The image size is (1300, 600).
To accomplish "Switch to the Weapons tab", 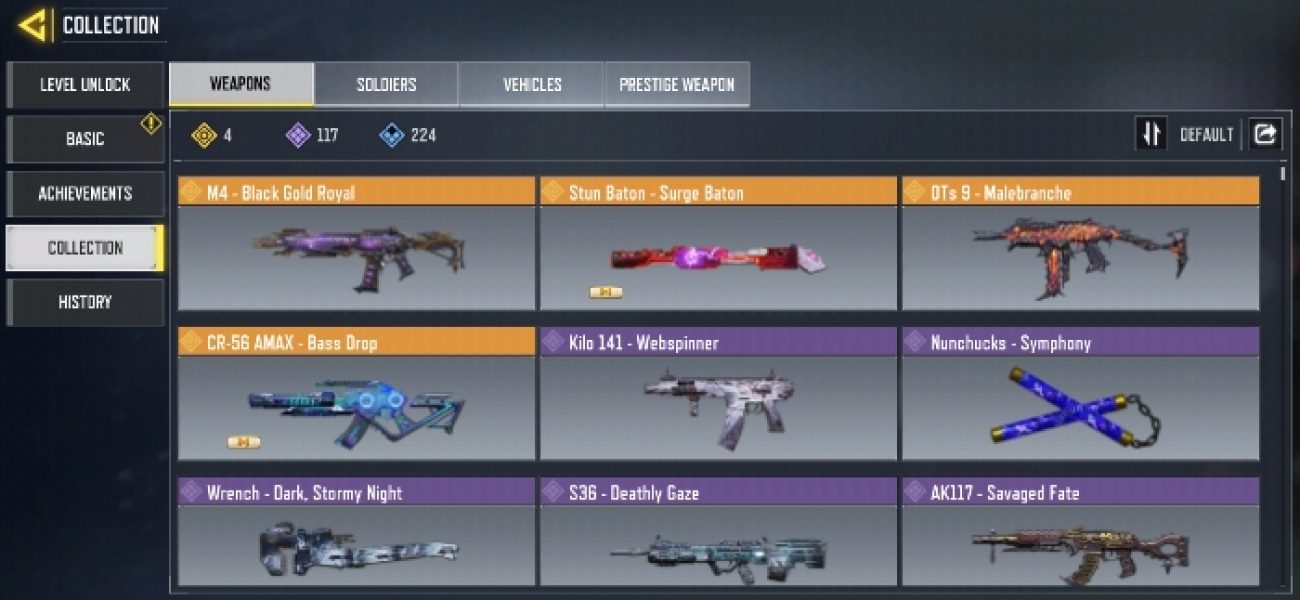I will click(241, 85).
